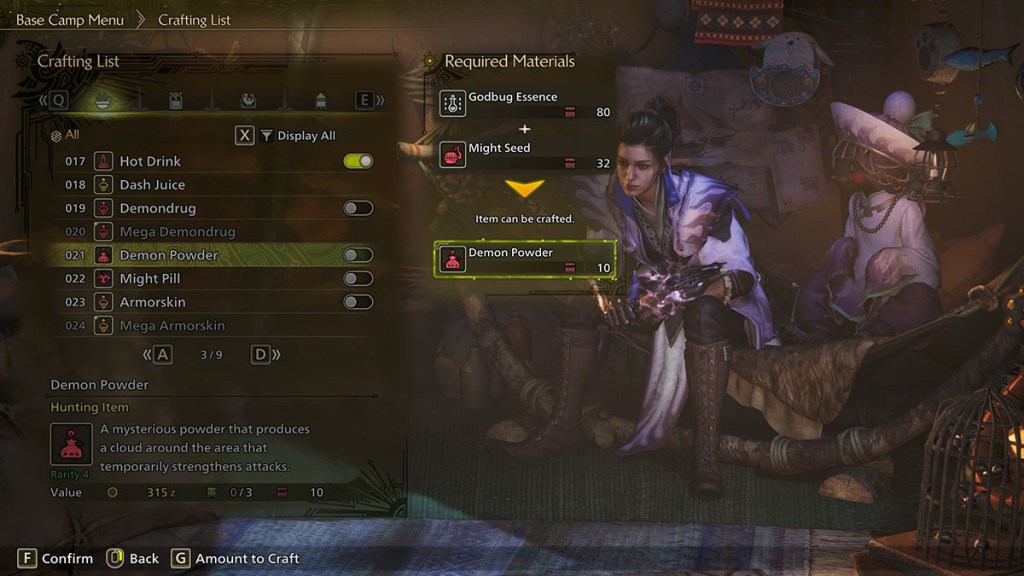Select the Demon Powder crafting result

click(x=525, y=260)
